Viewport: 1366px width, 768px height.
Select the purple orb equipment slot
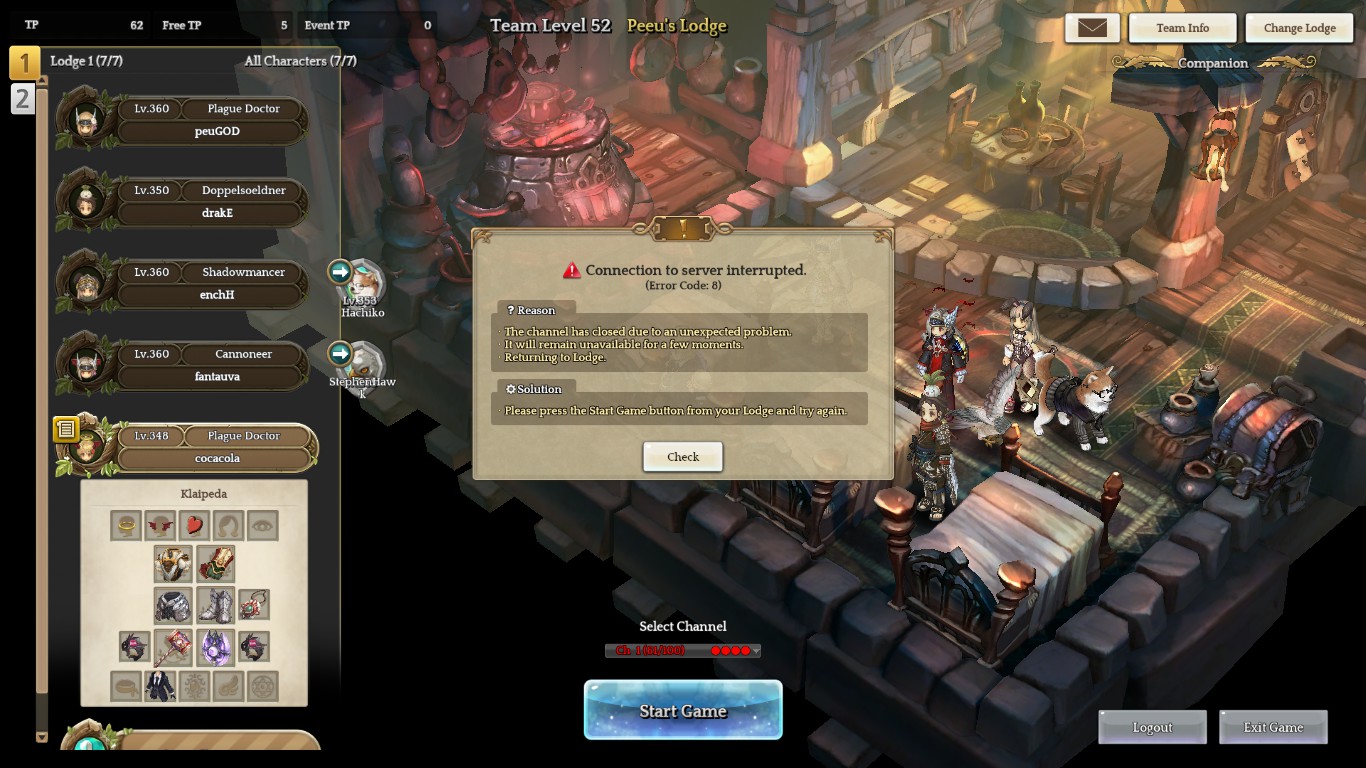click(215, 647)
